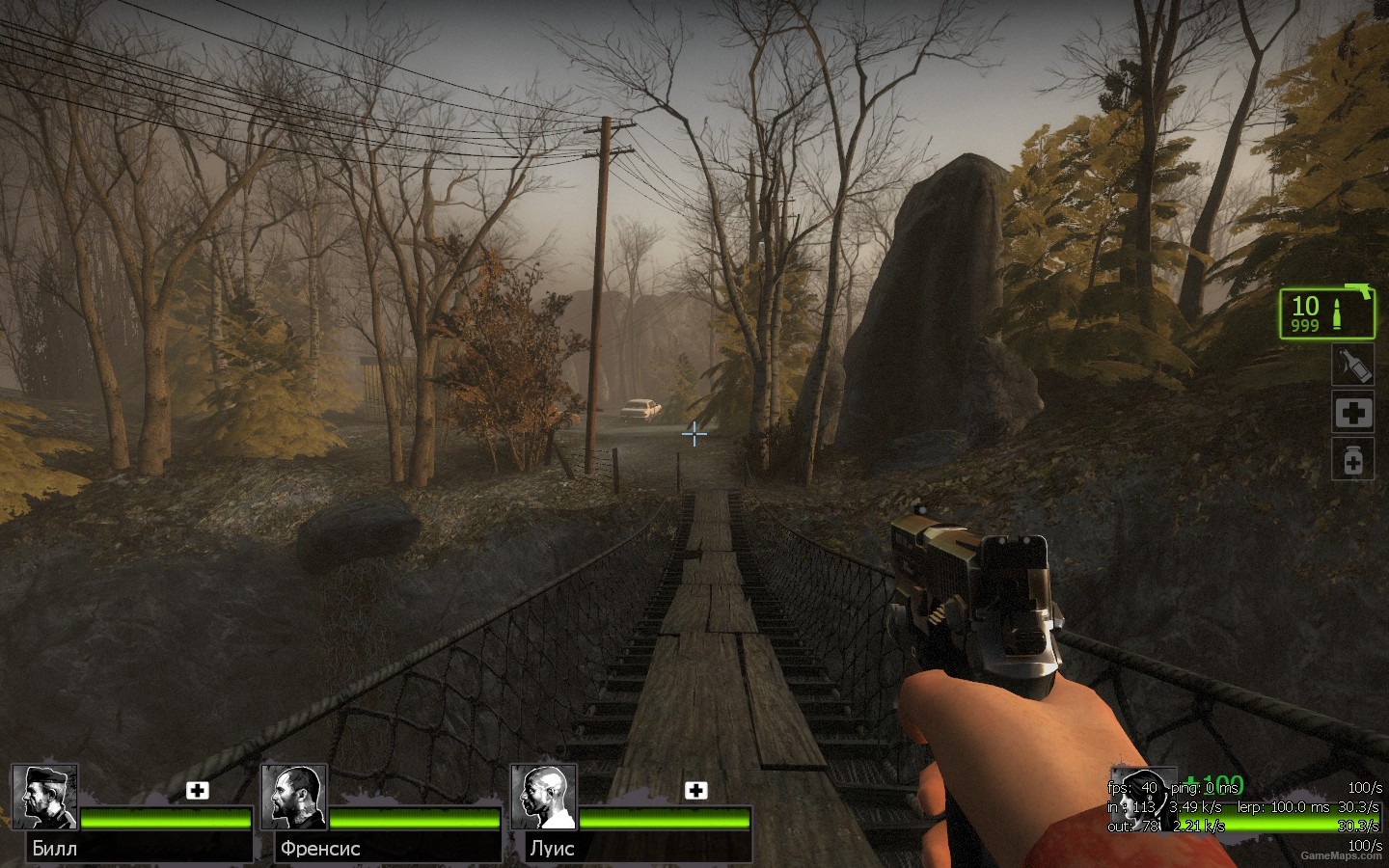Click the plus icon beside Луис's health bar
The height and width of the screenshot is (868, 1389).
pyautogui.click(x=693, y=789)
